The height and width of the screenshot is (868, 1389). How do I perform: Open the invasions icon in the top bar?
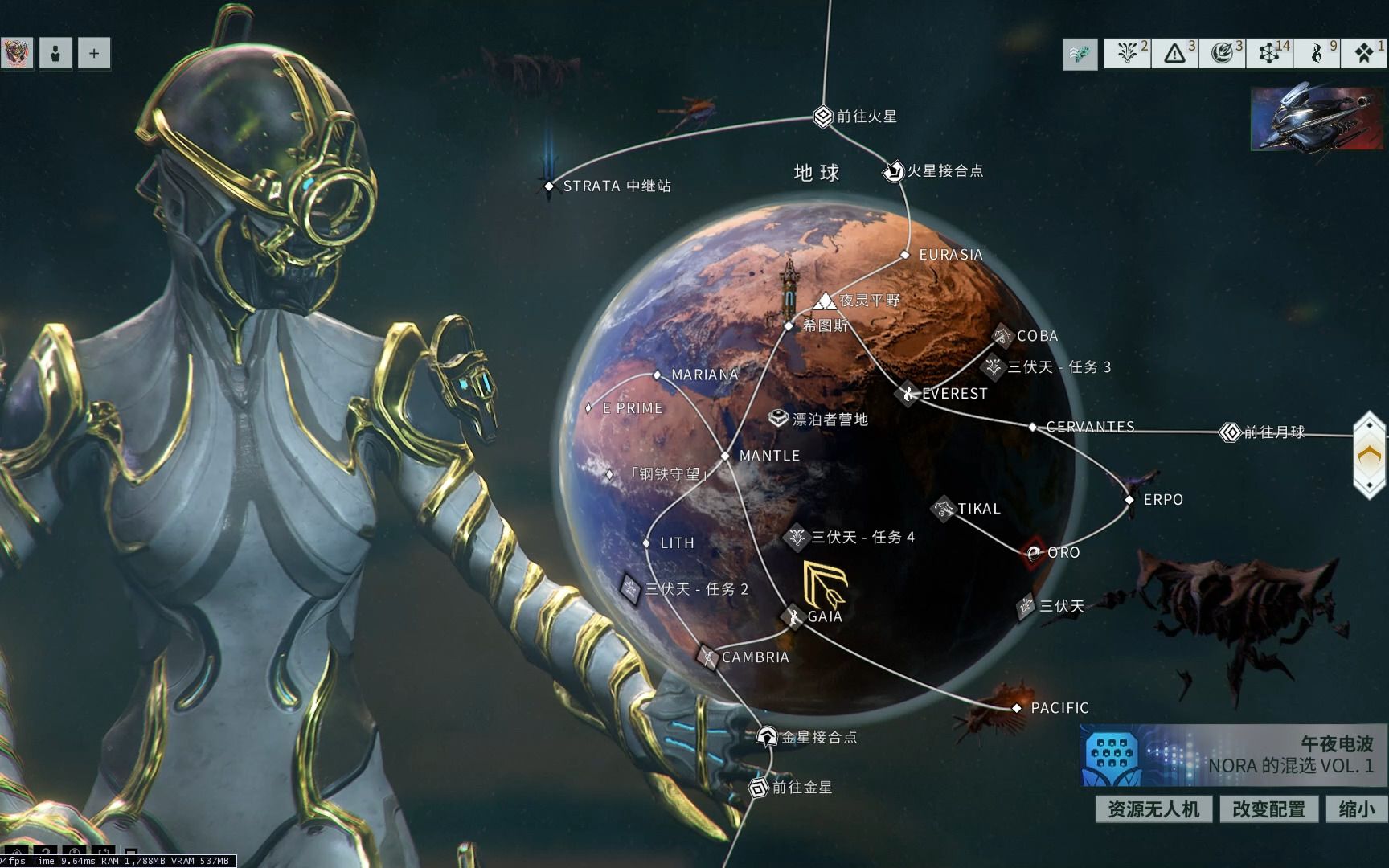1220,54
